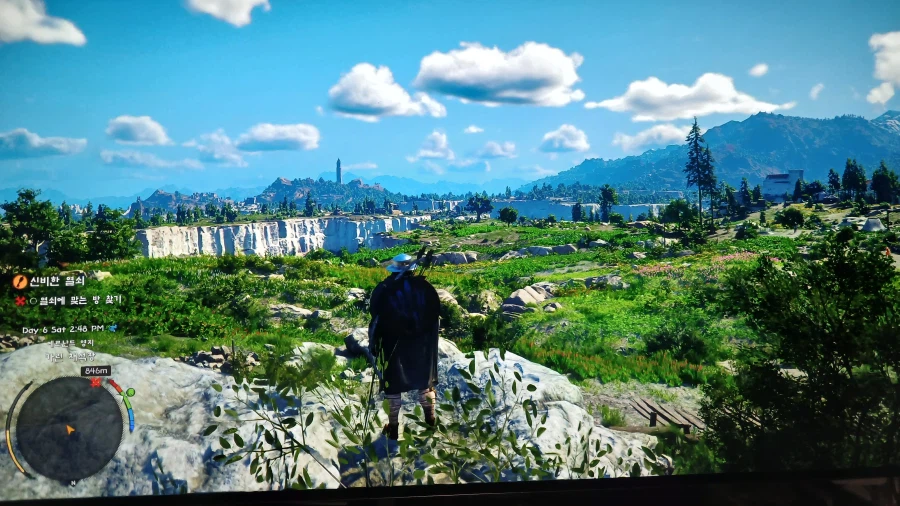Click the red quest marker on minimap edge

[96, 382]
